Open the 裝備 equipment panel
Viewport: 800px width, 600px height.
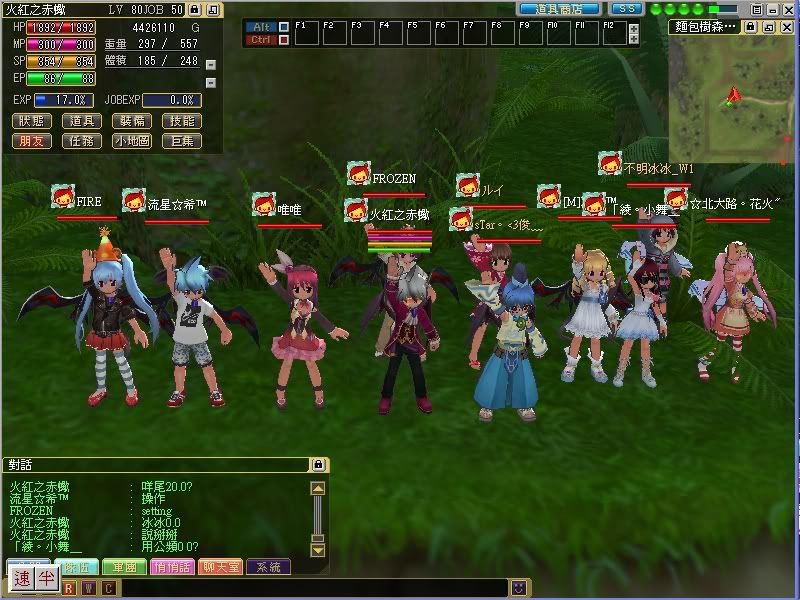point(132,121)
